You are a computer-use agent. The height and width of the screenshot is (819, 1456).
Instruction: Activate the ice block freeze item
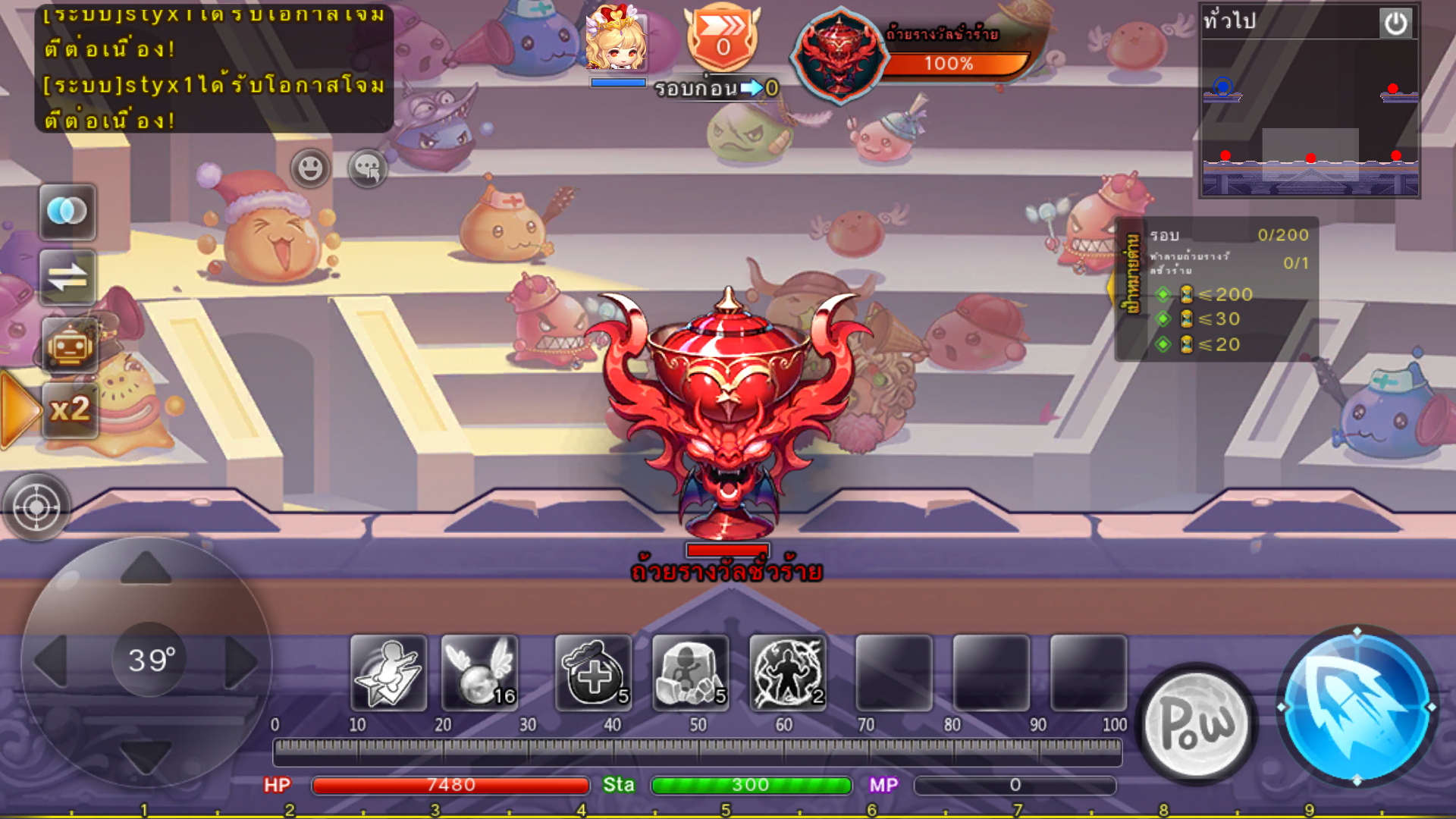coord(690,673)
